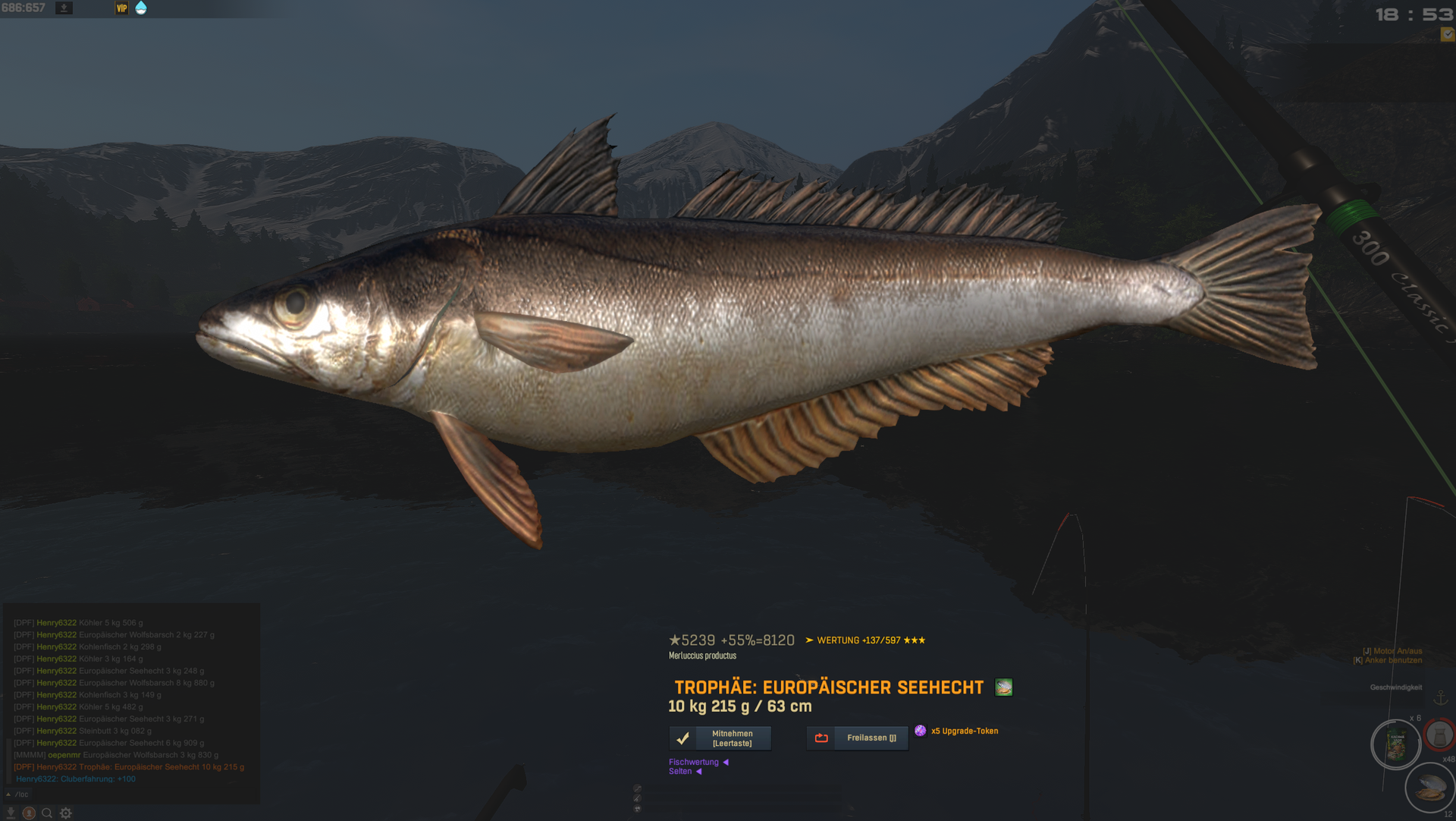1456x821 pixels.
Task: Keep the fish with the Mitnehmen button
Action: pyautogui.click(x=720, y=738)
